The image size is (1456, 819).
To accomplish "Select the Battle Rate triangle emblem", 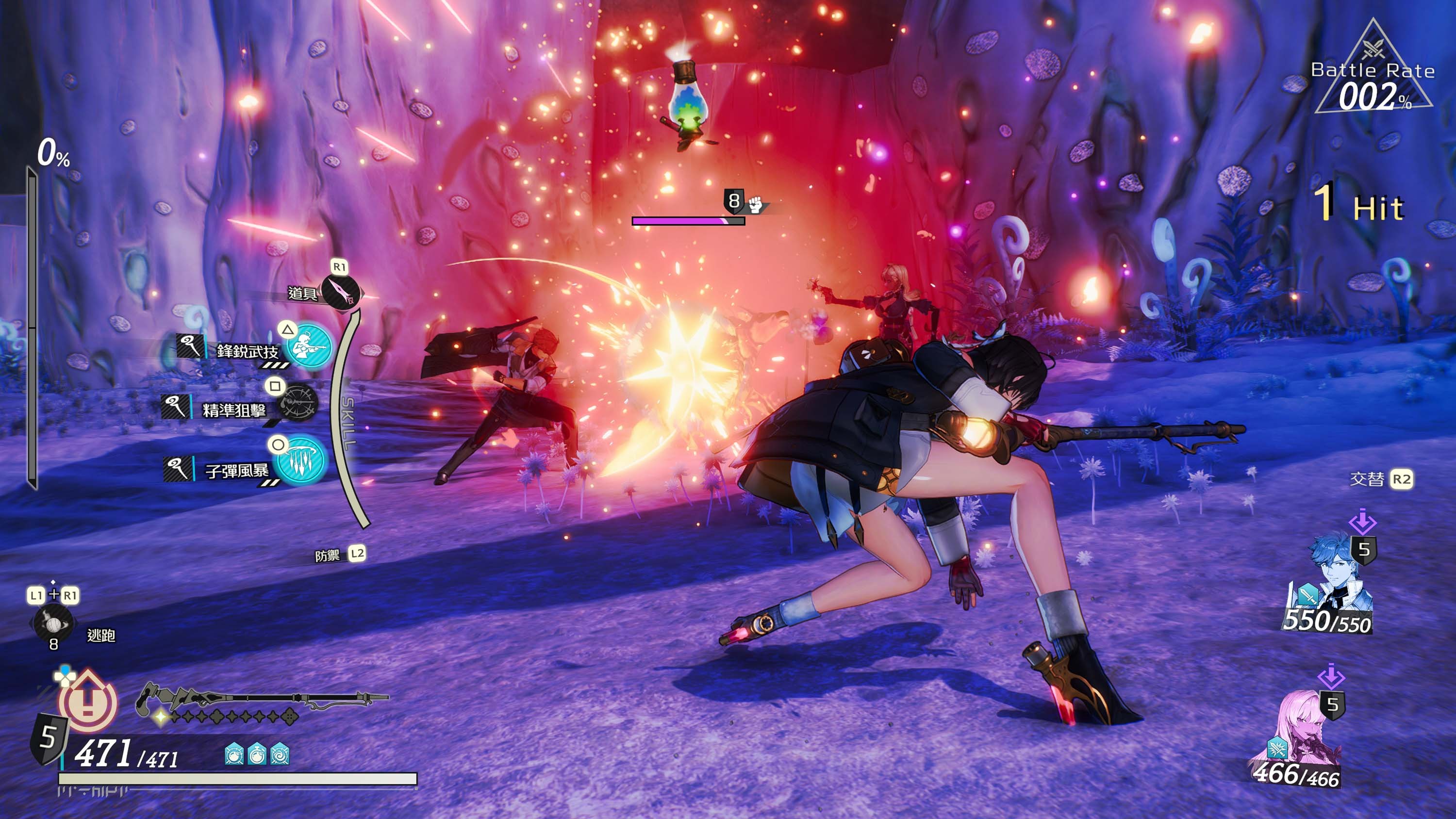I will pos(1373,71).
